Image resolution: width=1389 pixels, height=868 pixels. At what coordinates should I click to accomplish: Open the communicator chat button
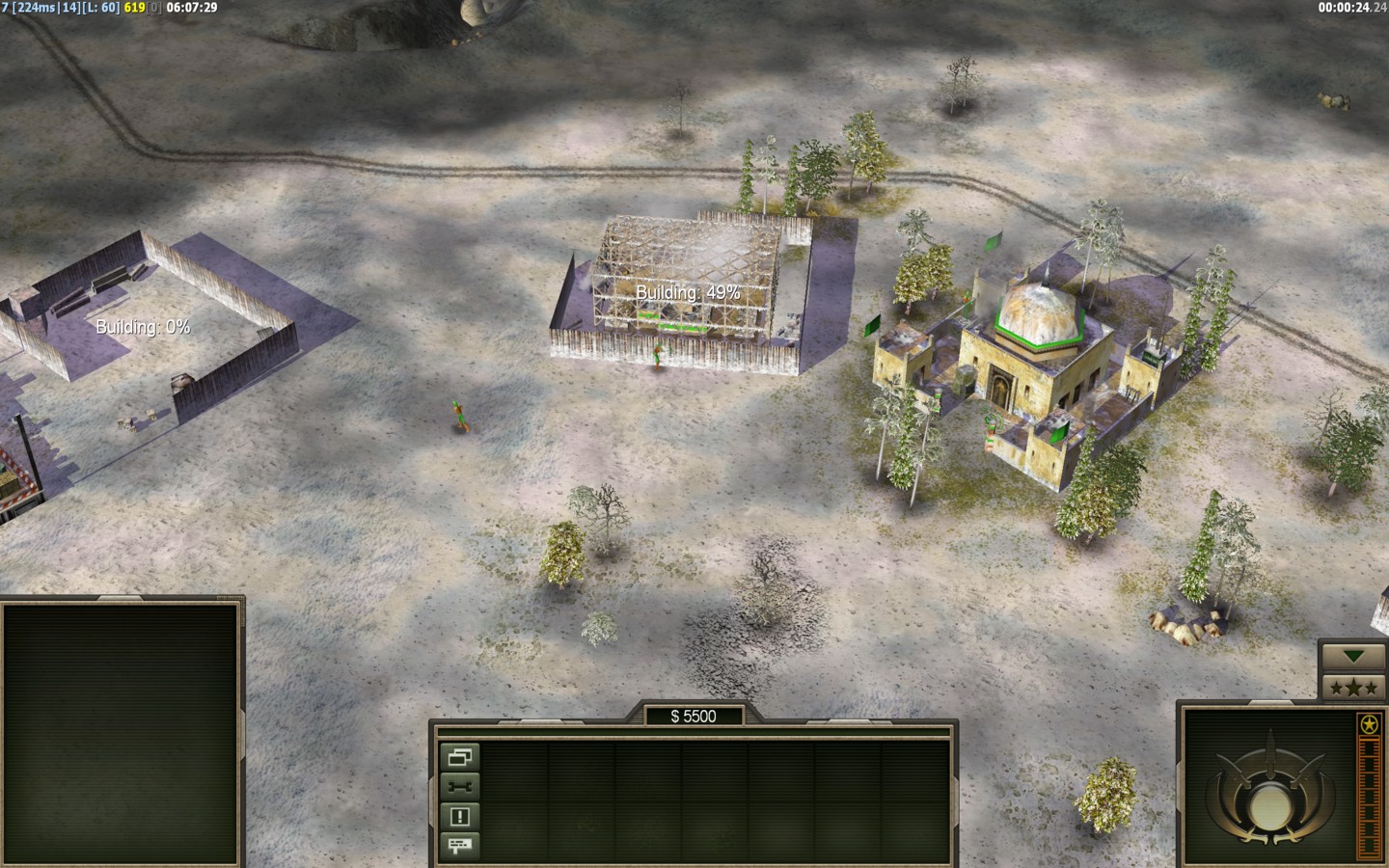coord(460,846)
